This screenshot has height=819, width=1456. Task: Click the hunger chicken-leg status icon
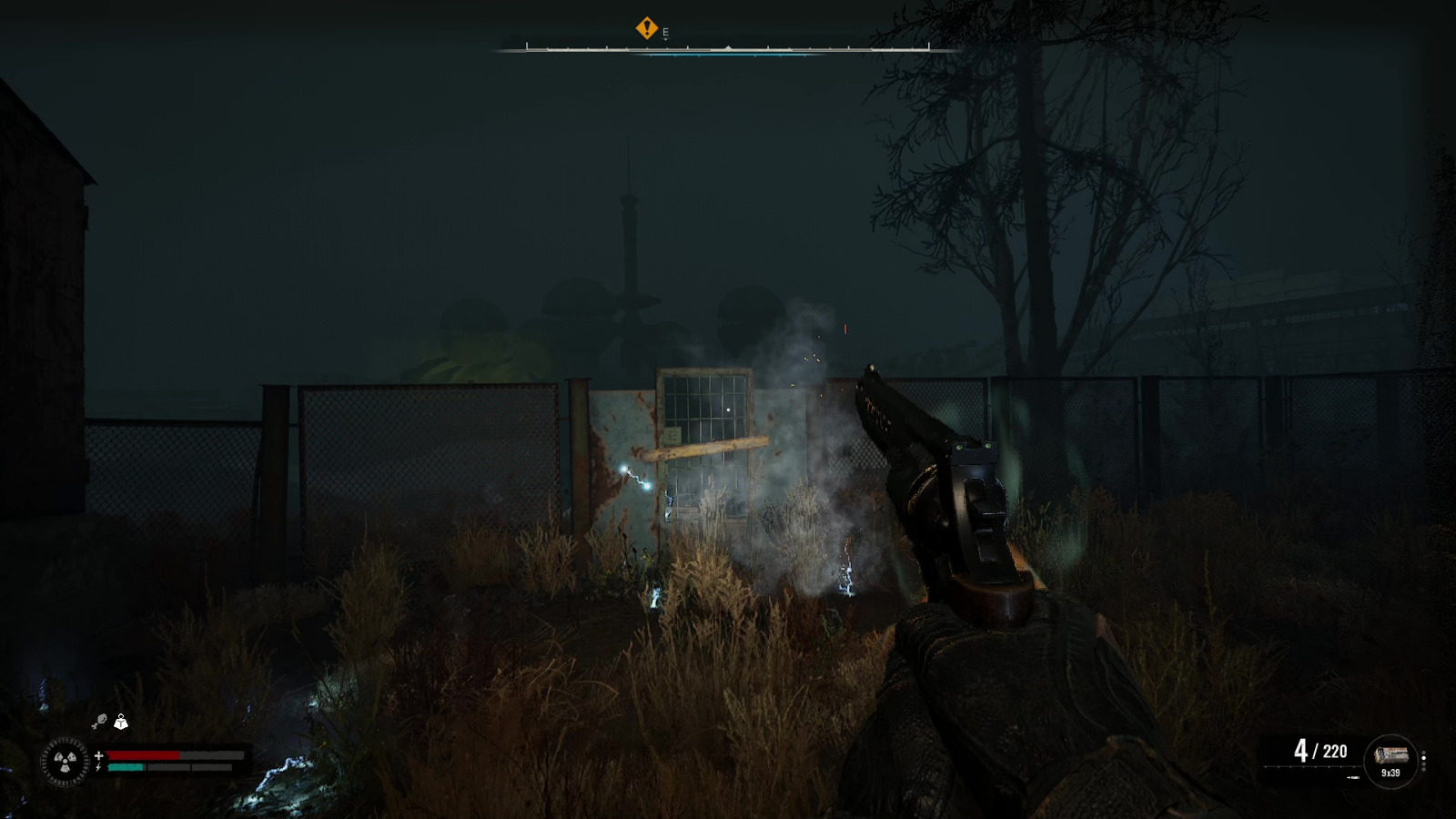pos(100,720)
